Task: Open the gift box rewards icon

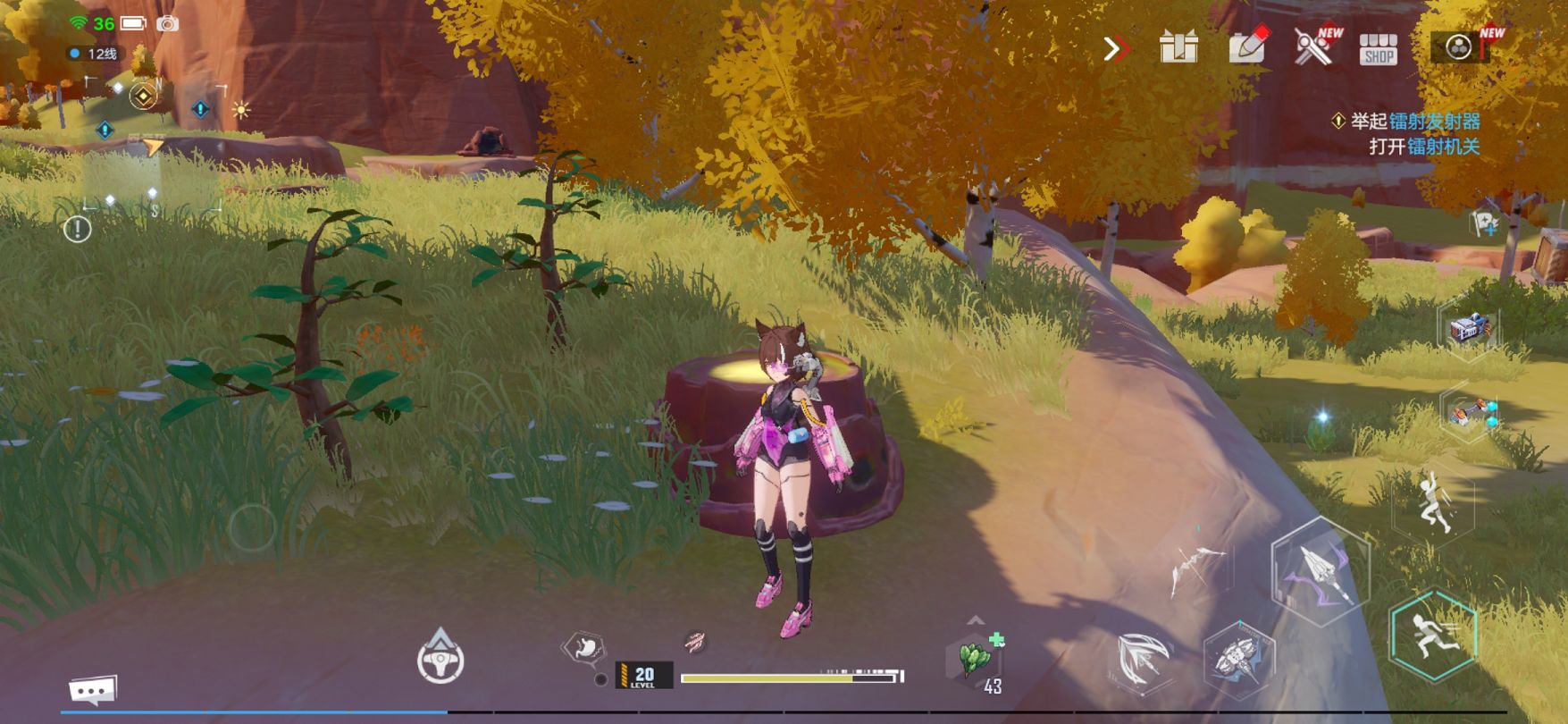Action: coord(1178,47)
